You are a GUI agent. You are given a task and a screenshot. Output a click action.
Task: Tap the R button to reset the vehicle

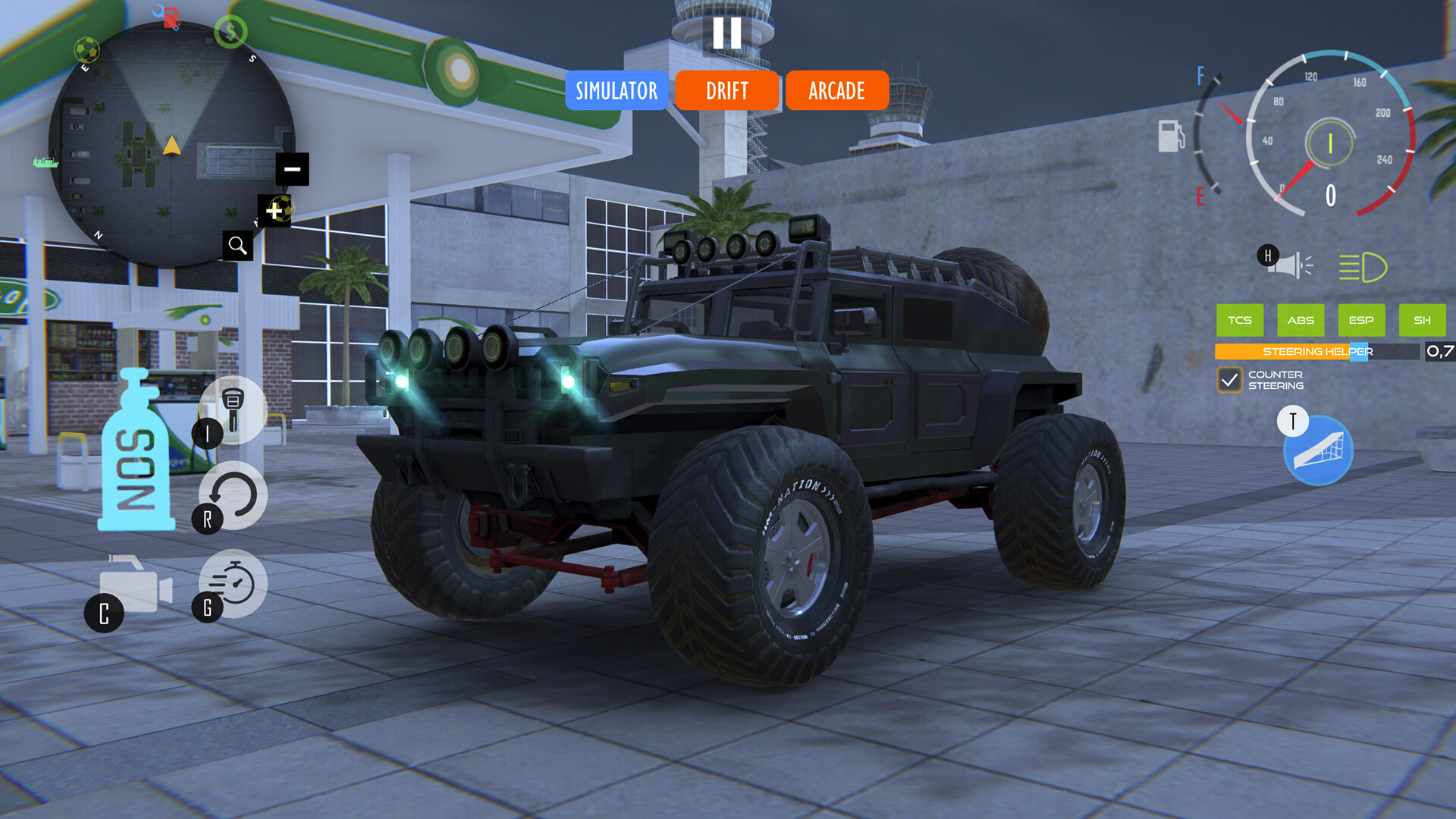point(231,494)
